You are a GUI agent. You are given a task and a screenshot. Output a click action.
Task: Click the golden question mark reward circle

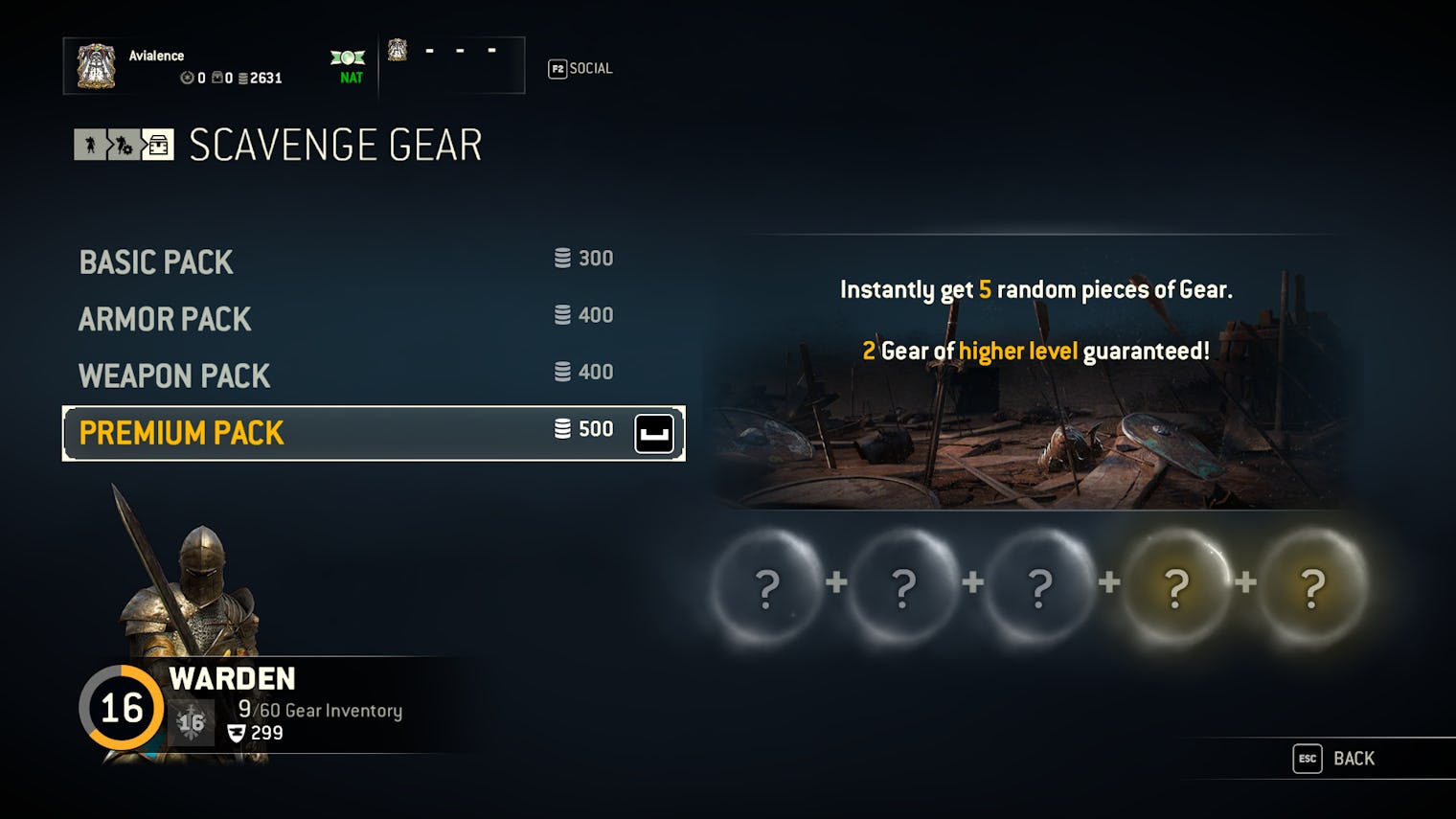(x=1175, y=589)
